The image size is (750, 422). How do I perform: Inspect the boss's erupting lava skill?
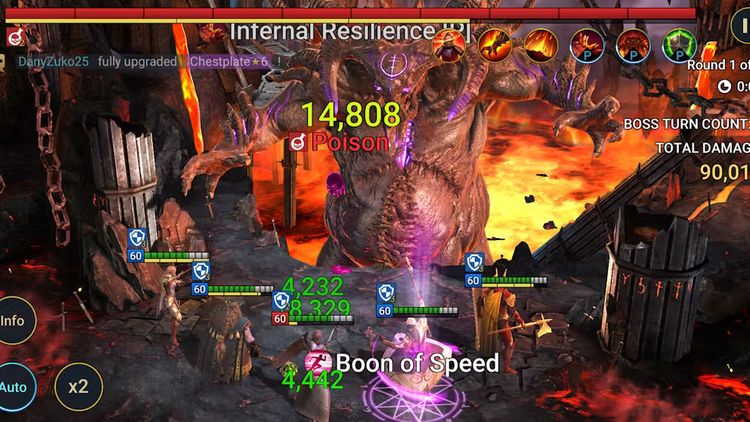pos(541,44)
